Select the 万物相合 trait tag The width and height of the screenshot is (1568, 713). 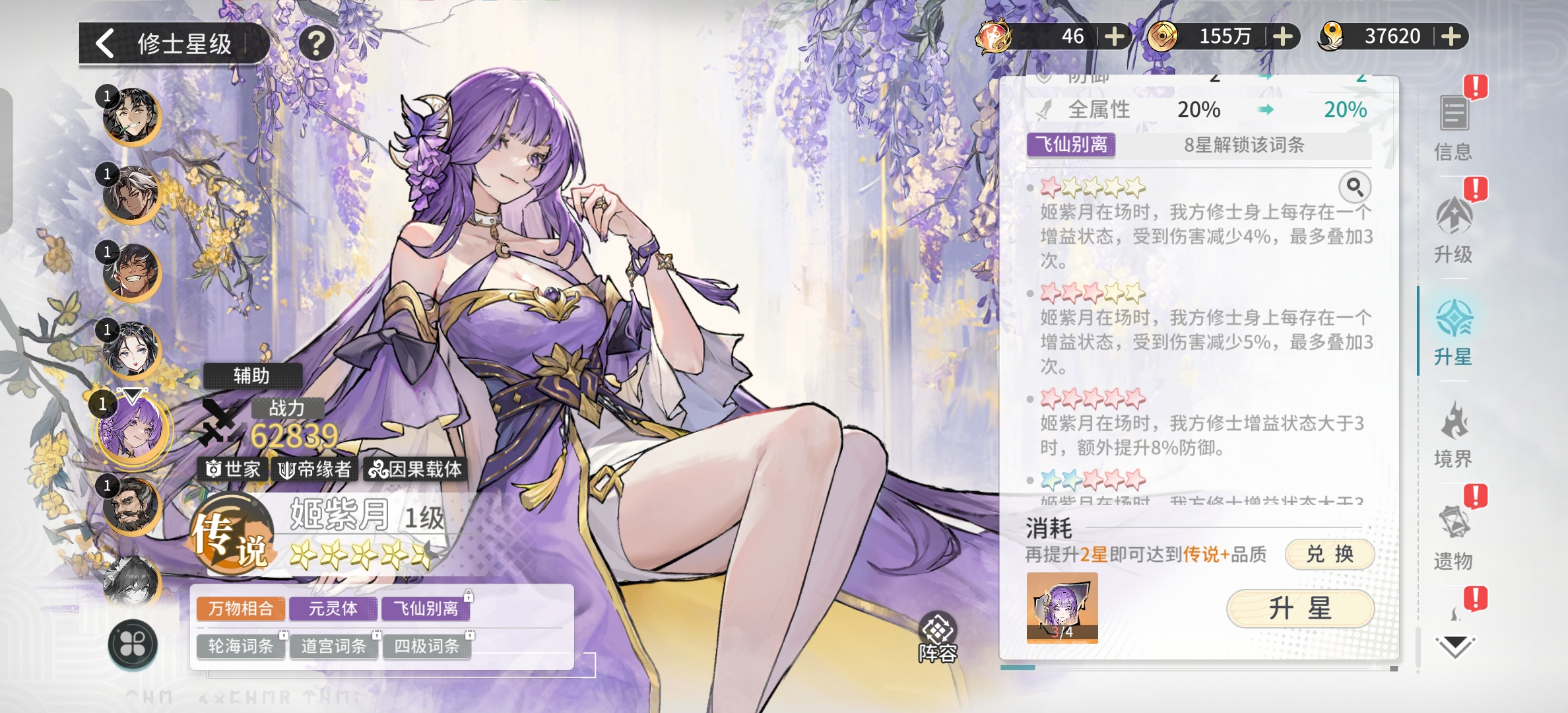pos(241,608)
